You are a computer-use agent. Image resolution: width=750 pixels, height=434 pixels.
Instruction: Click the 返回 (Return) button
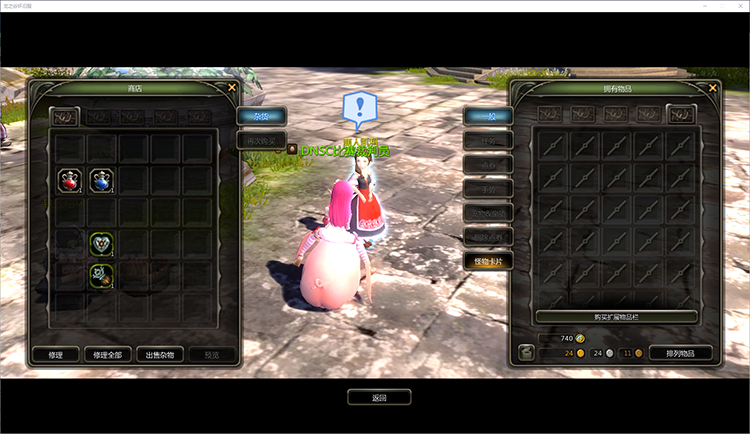point(379,397)
